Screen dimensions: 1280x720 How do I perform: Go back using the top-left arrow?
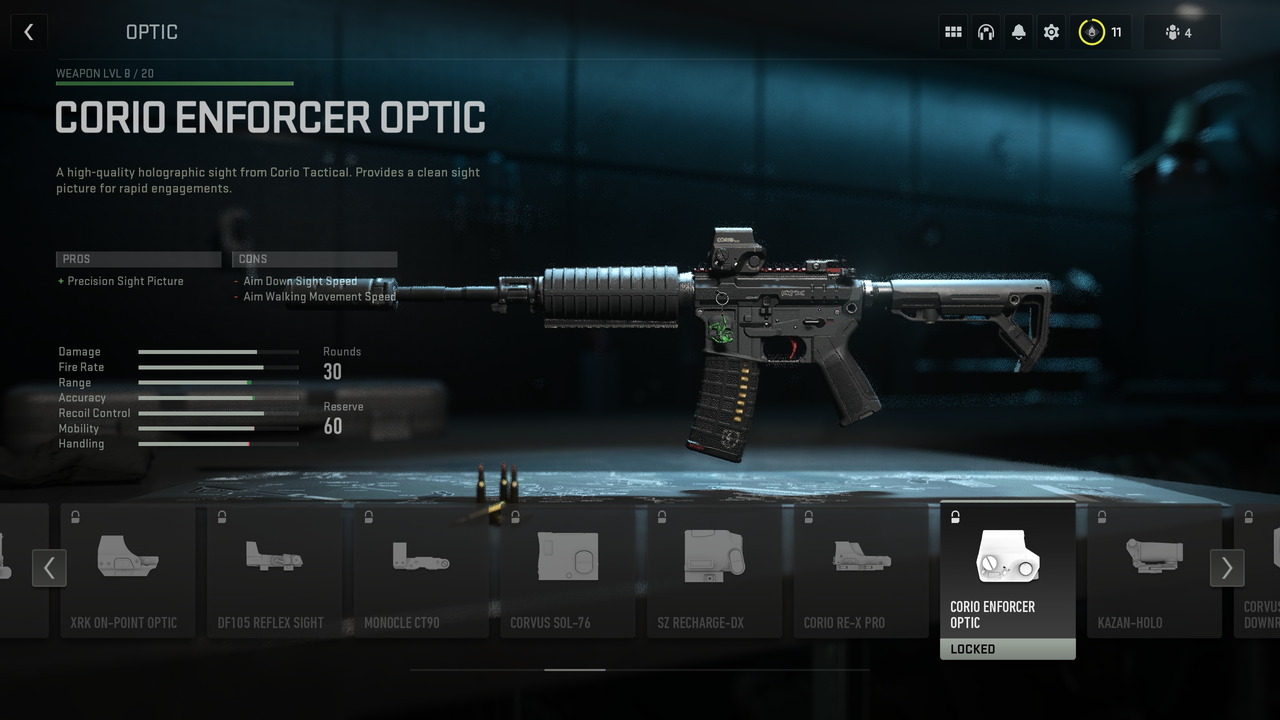28,32
